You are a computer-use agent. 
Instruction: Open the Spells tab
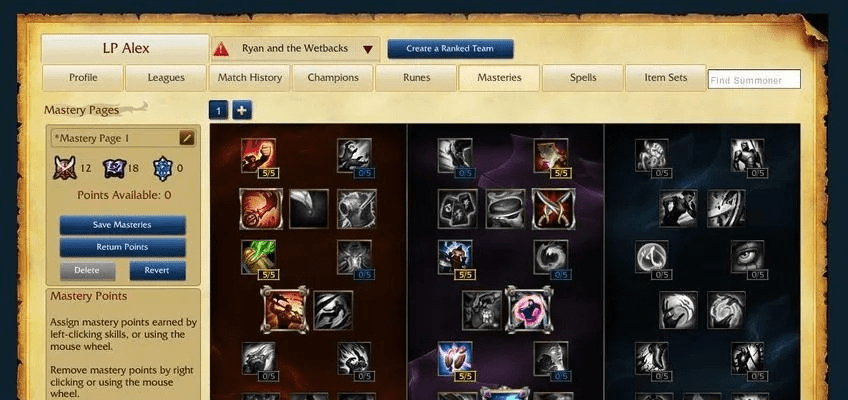(x=583, y=78)
